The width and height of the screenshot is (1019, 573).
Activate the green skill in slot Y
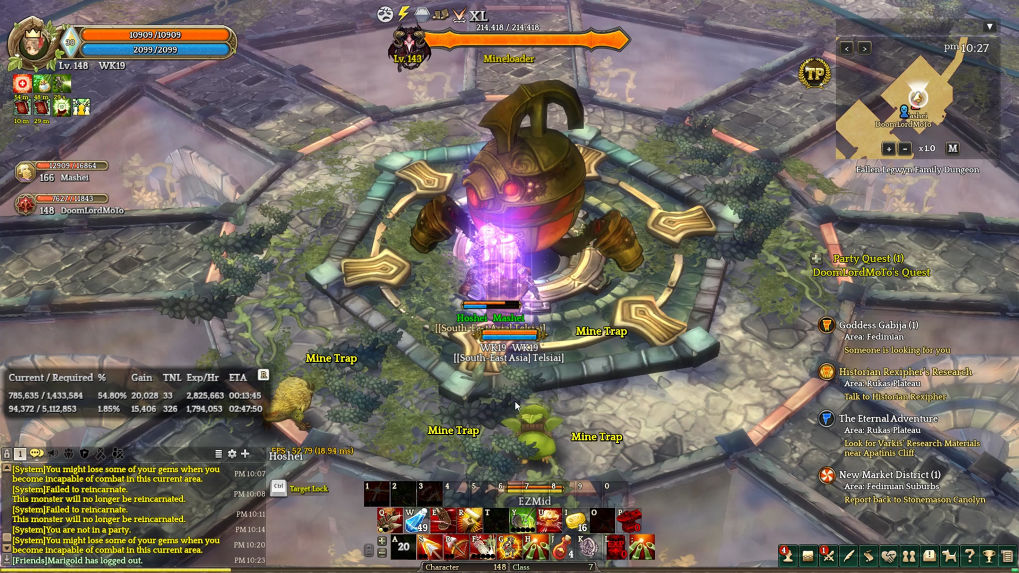click(522, 520)
